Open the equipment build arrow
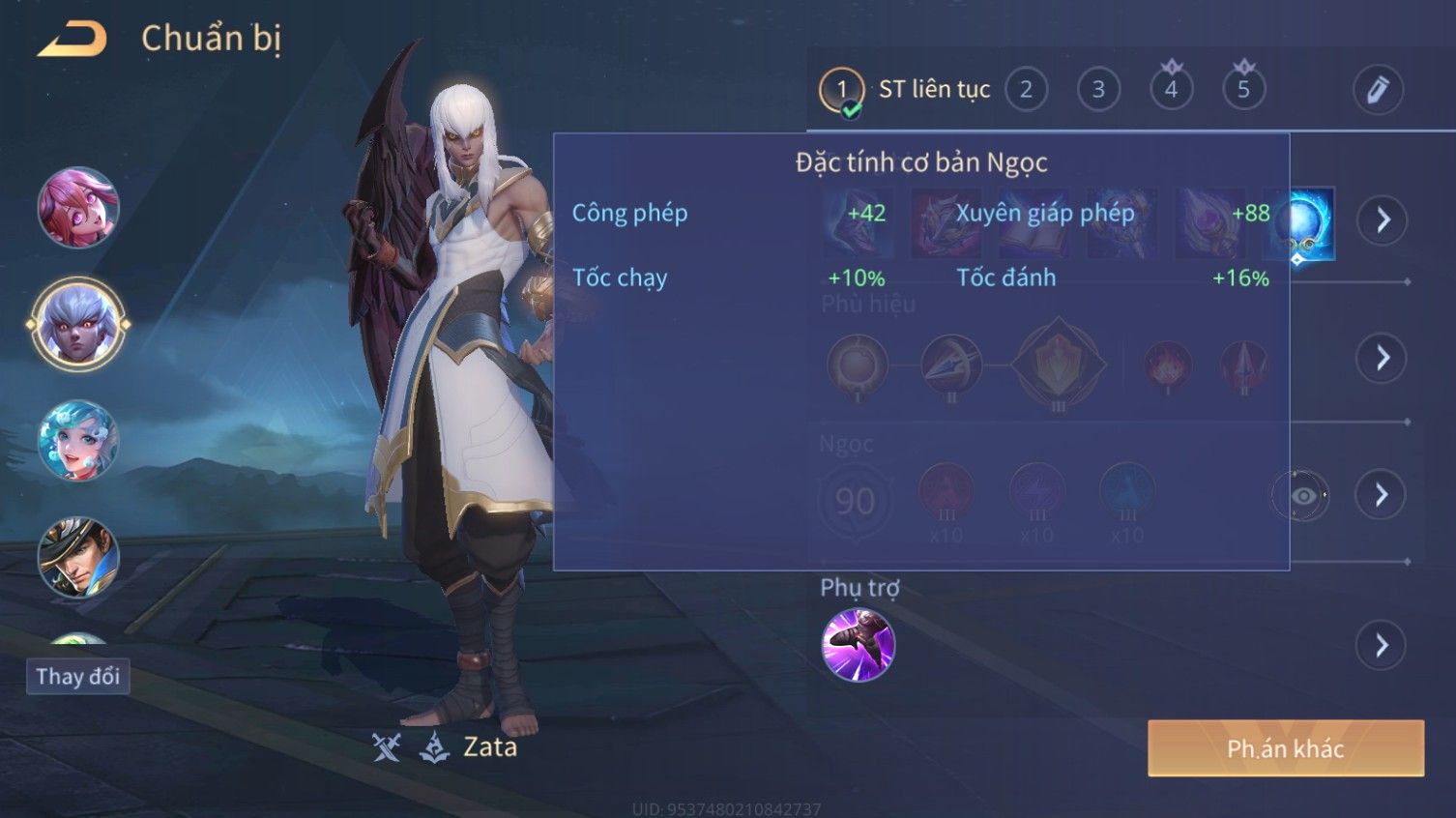This screenshot has width=1456, height=818. click(1383, 220)
